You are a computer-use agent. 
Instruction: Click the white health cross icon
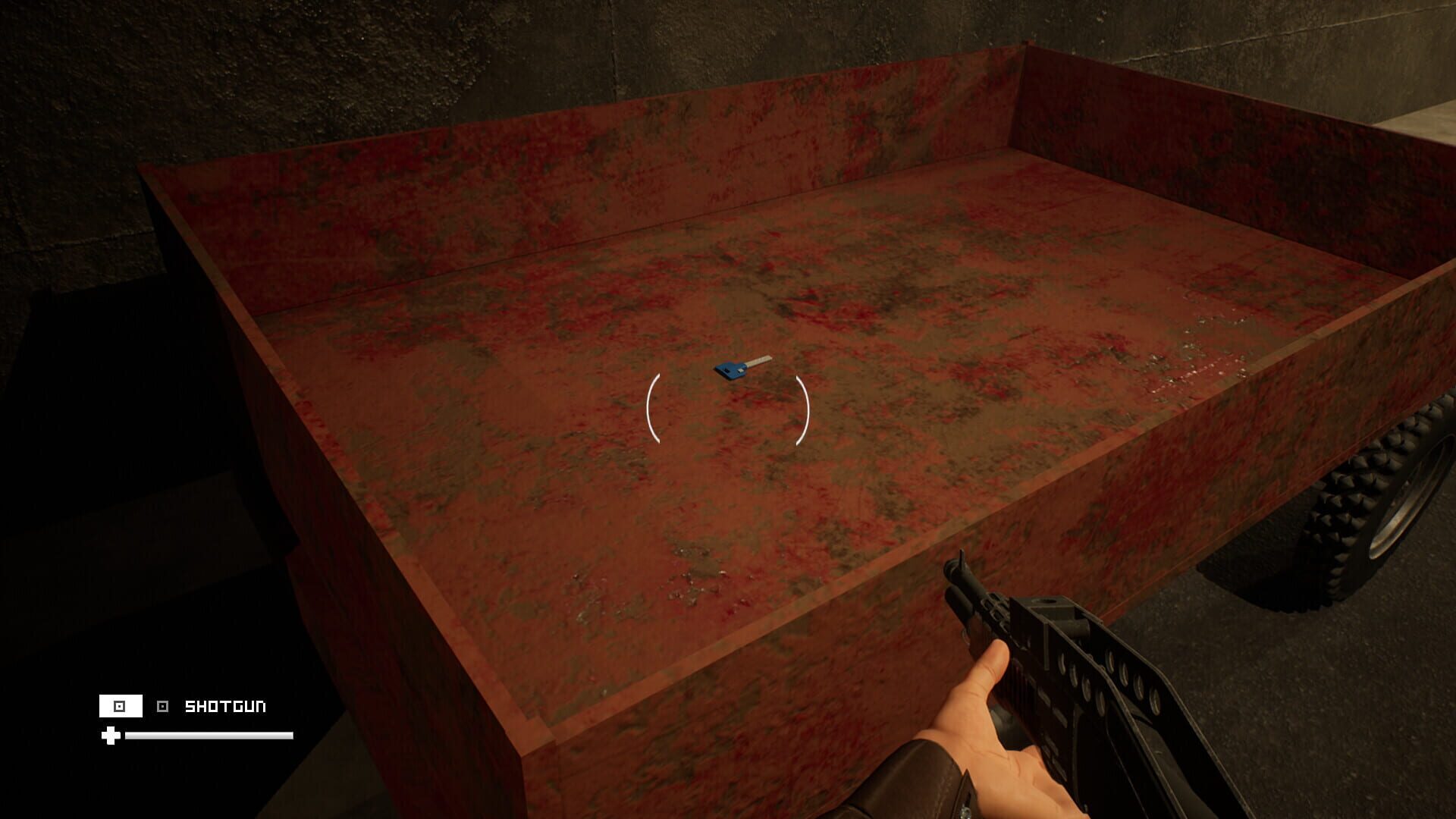pyautogui.click(x=111, y=736)
